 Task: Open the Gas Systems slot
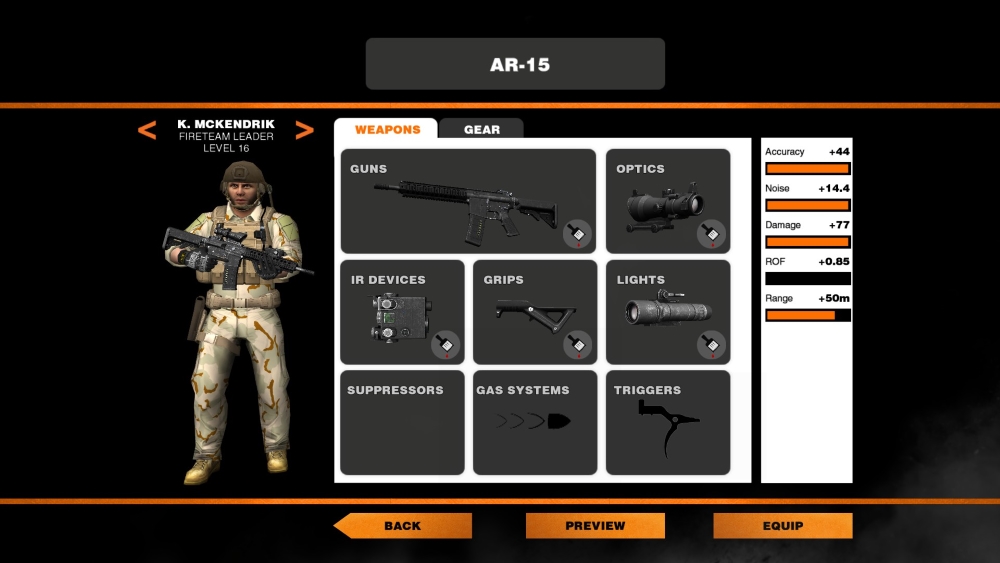[x=535, y=422]
